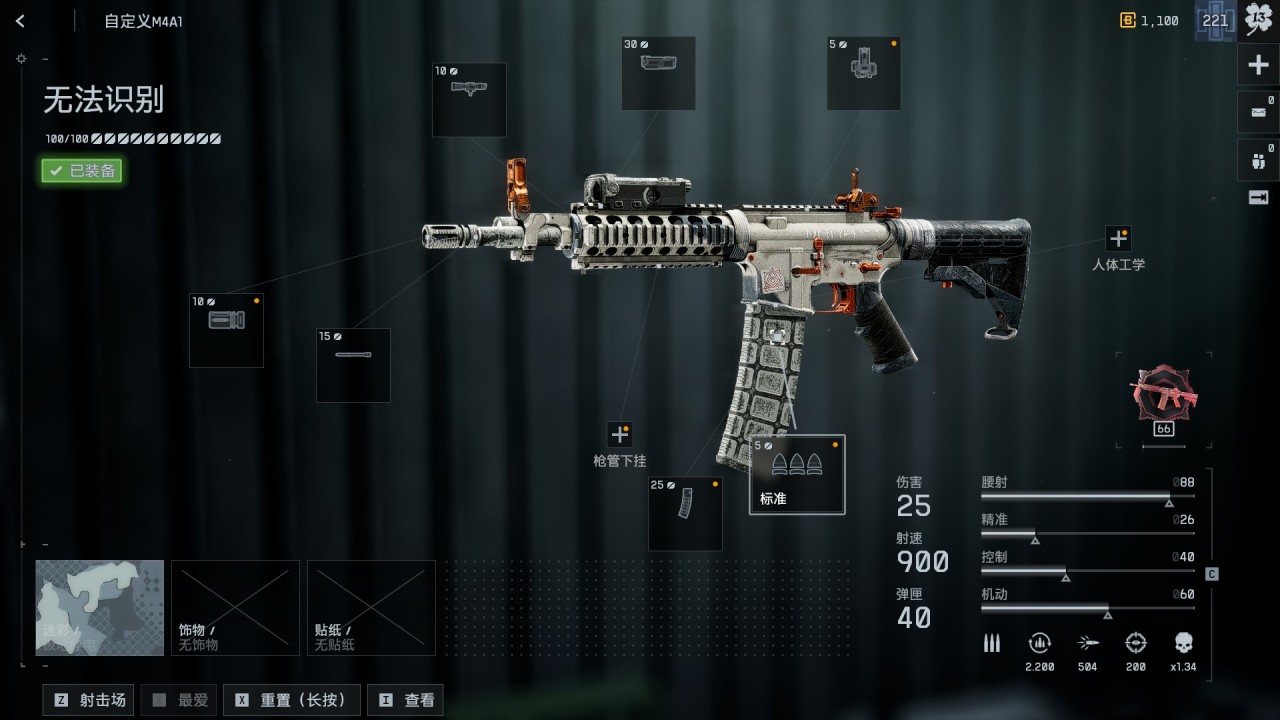The height and width of the screenshot is (720, 1280).
Task: Open the barrel attachment slot
Action: tap(353, 365)
